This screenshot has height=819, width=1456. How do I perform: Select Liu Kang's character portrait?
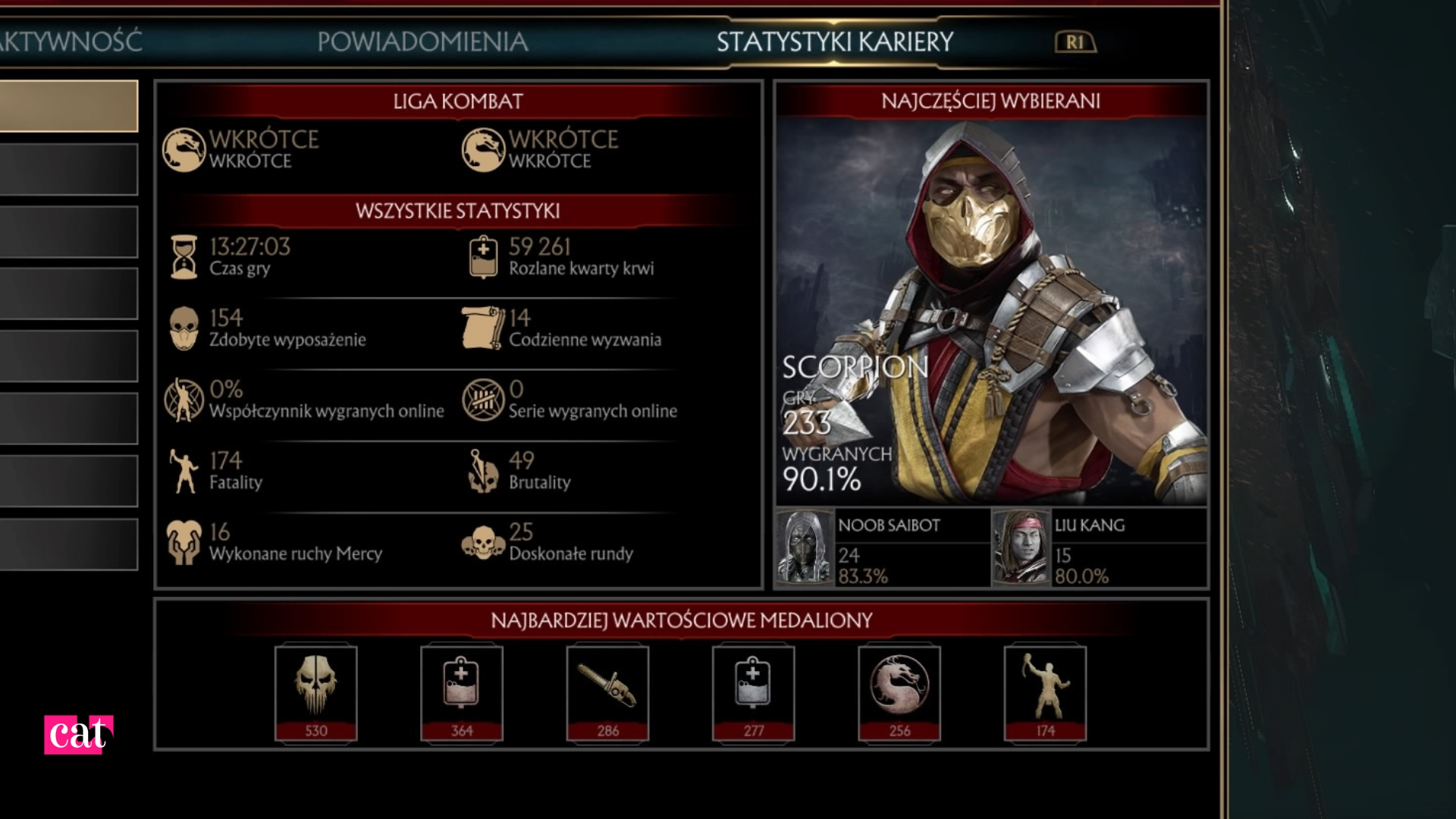tap(1021, 548)
